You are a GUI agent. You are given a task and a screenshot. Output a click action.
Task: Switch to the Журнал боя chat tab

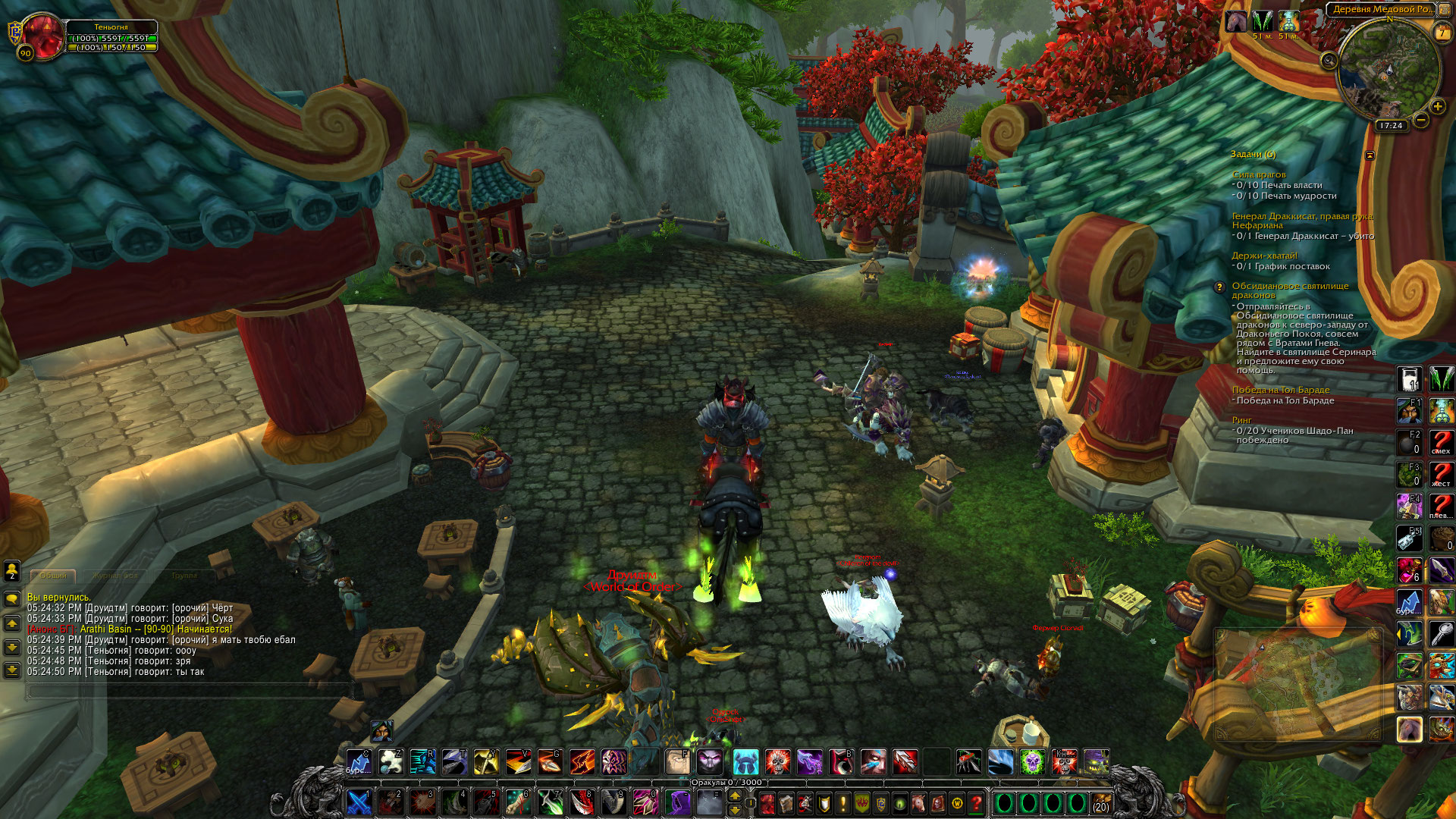(115, 576)
